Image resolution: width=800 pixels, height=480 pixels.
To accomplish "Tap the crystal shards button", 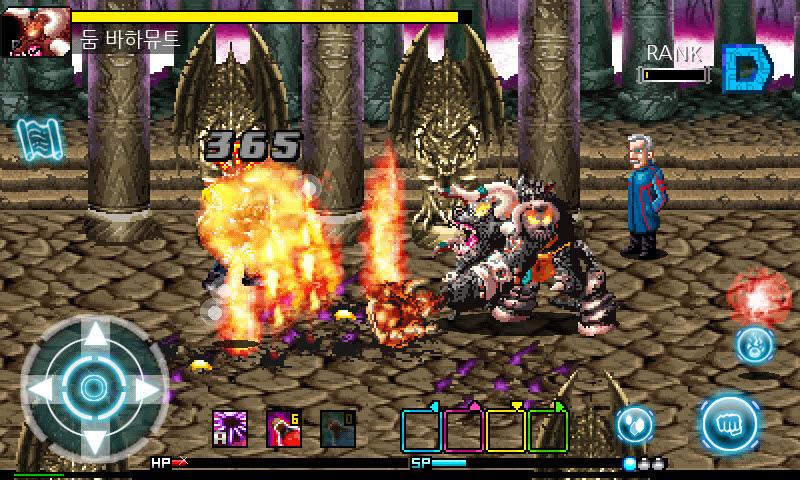I will pyautogui.click(x=634, y=422).
